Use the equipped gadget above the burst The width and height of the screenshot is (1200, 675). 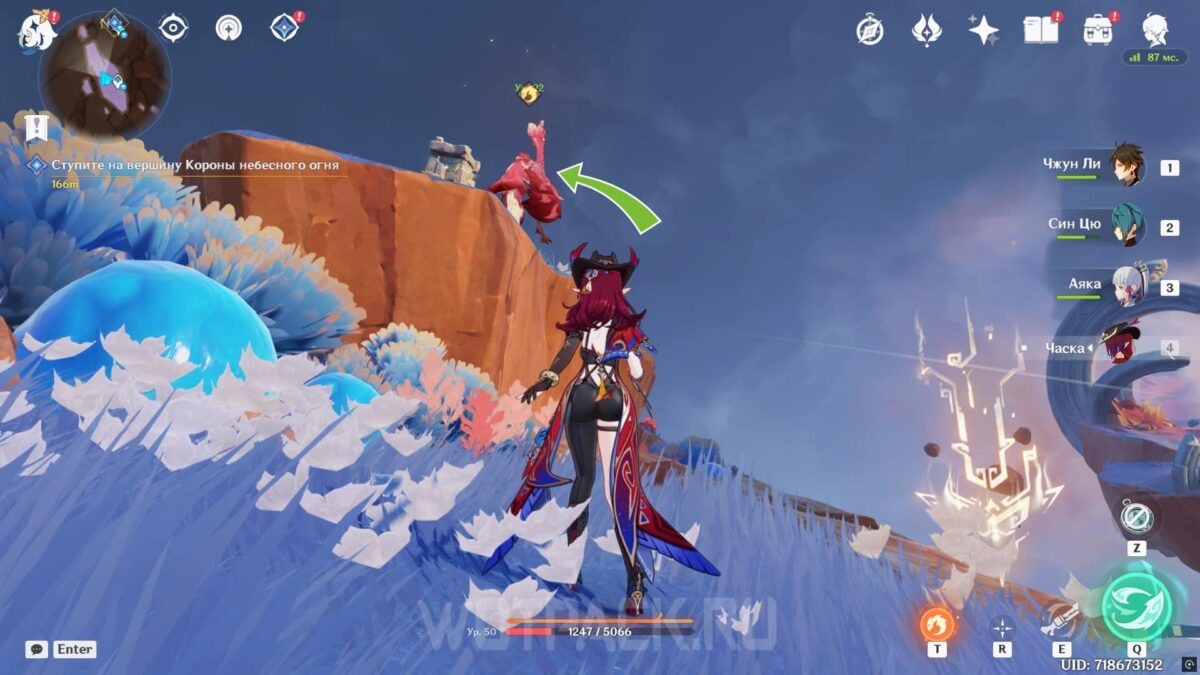(1136, 517)
